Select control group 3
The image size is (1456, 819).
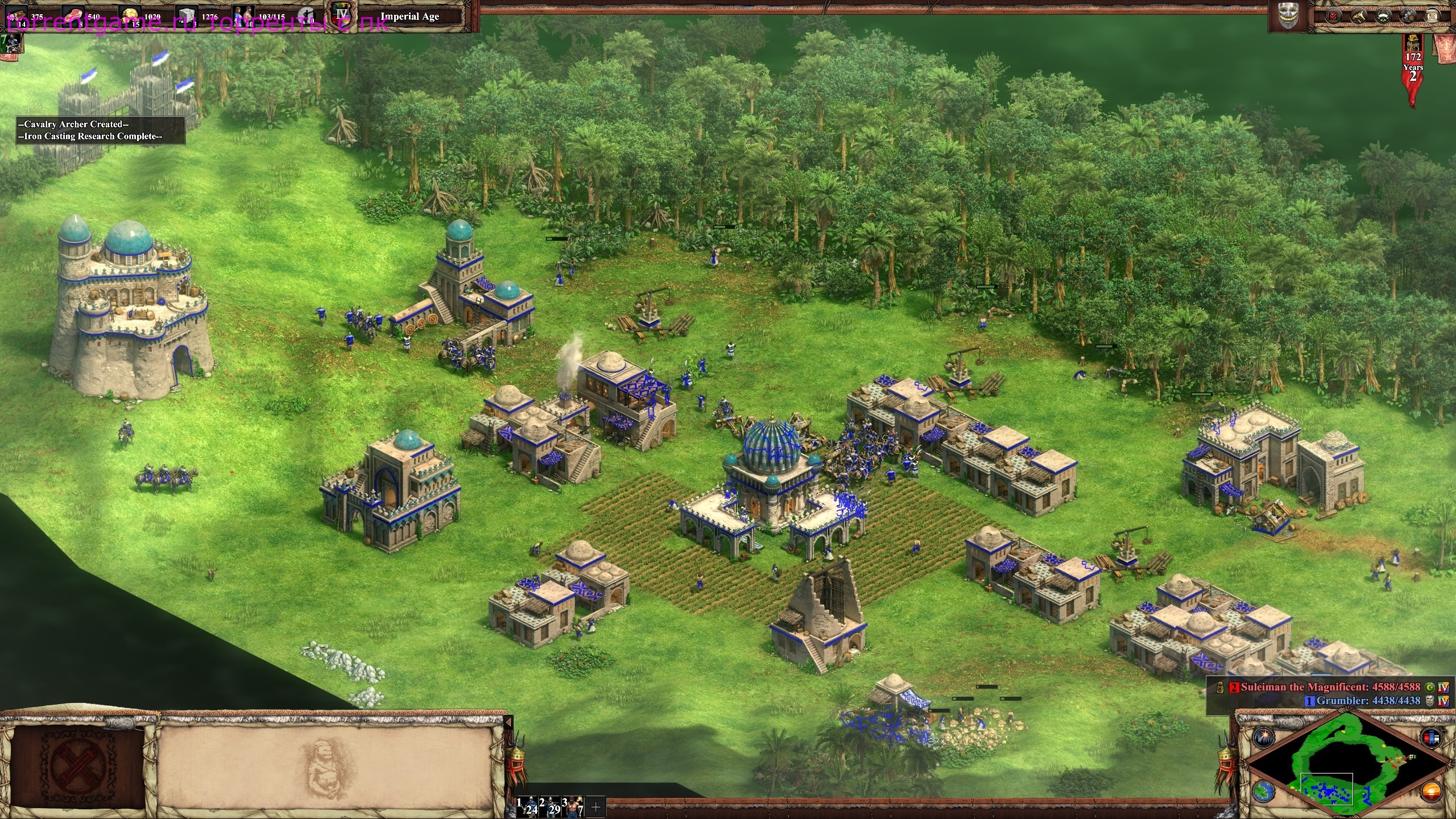coord(573,806)
